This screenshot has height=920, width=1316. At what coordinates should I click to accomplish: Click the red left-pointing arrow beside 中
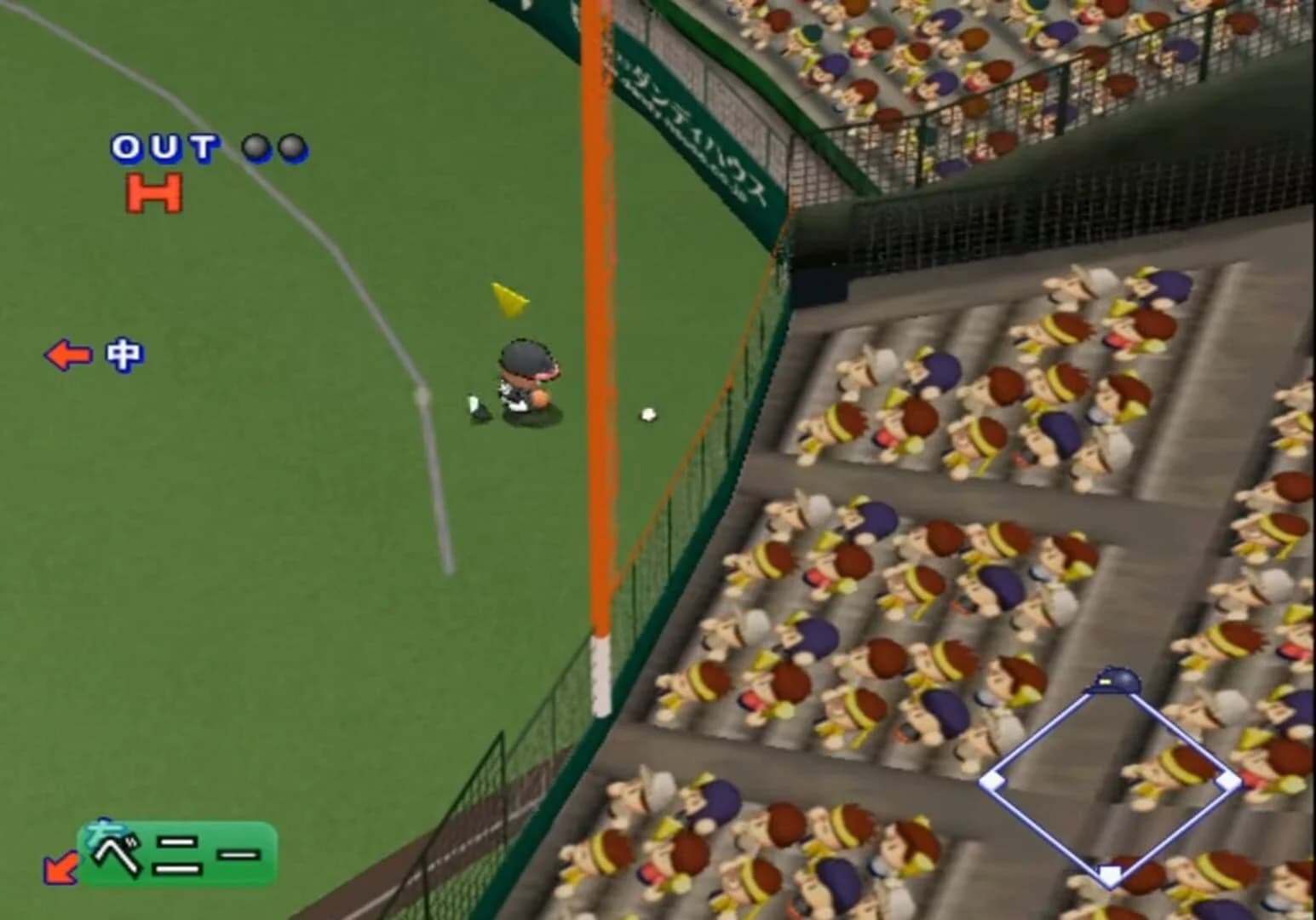[x=66, y=353]
